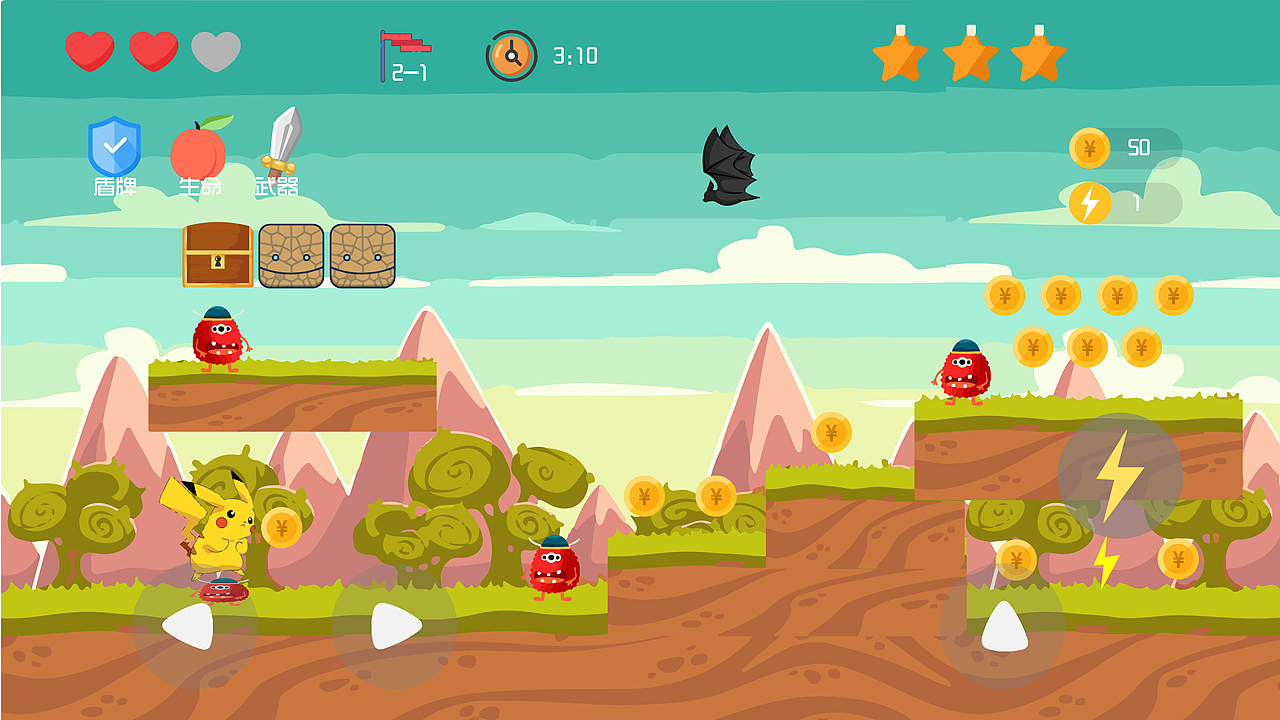Image resolution: width=1280 pixels, height=720 pixels.
Task: Activate the large lightning attack button
Action: [x=1119, y=476]
